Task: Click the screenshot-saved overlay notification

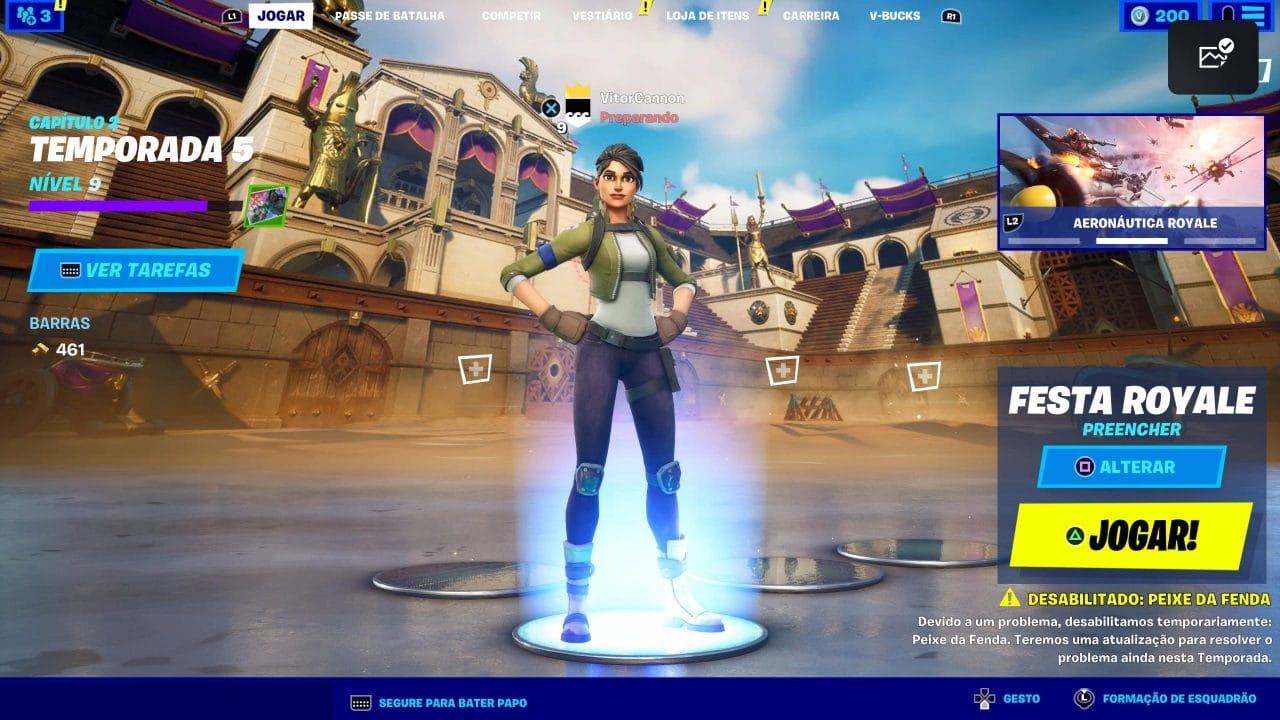Action: tap(1213, 57)
